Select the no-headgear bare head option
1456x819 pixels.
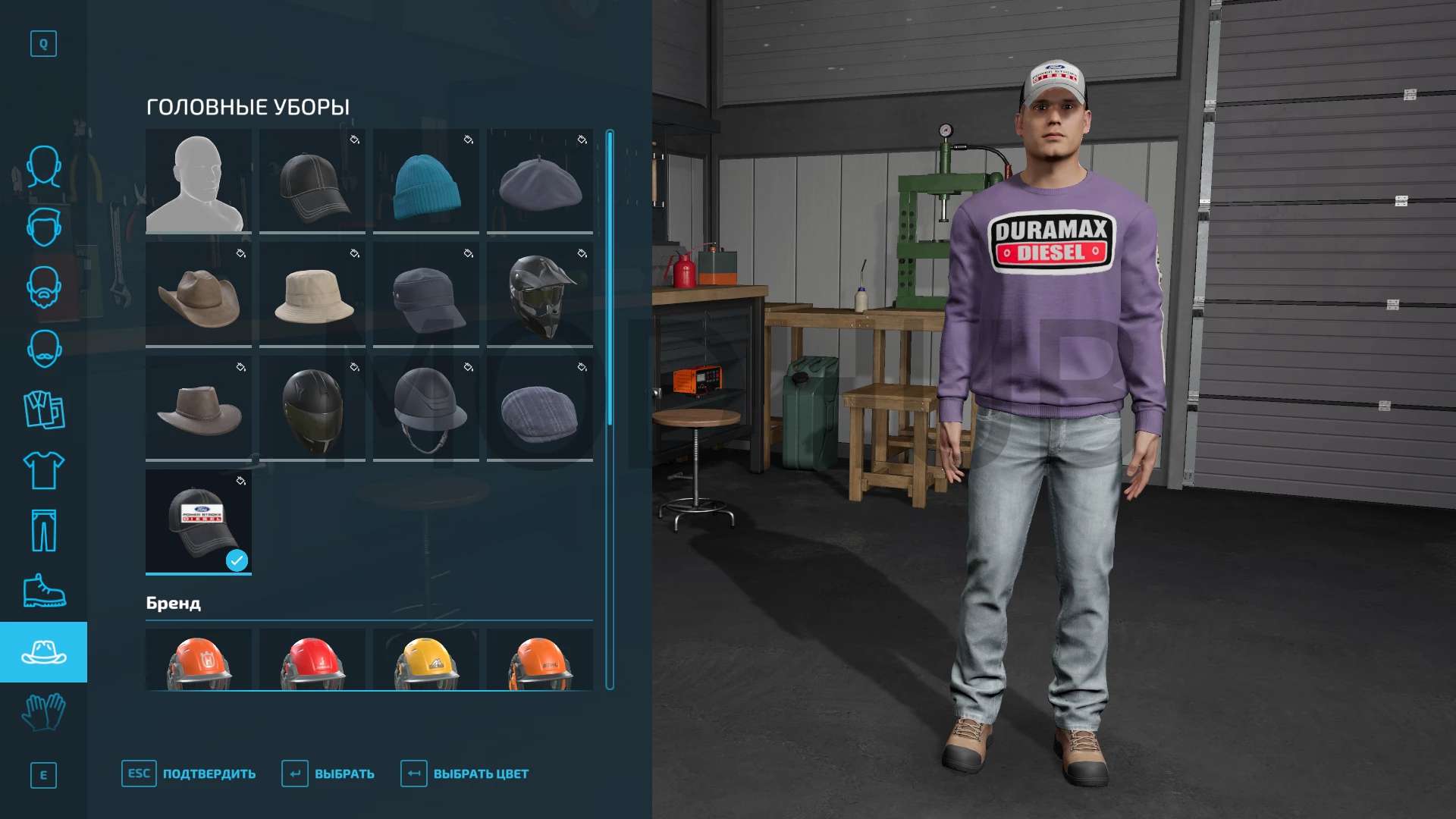tap(198, 181)
